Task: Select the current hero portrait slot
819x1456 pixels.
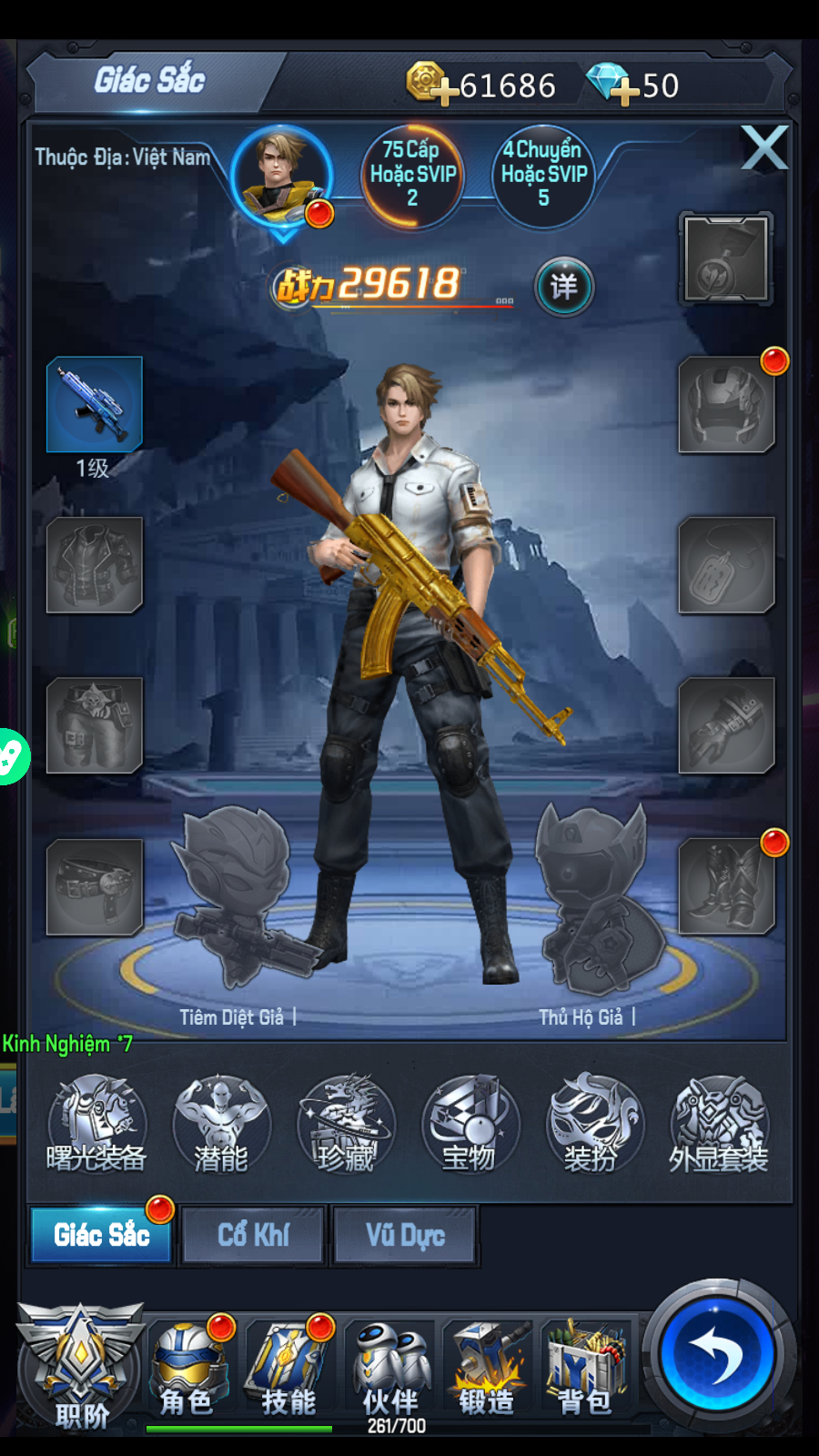Action: click(x=282, y=176)
